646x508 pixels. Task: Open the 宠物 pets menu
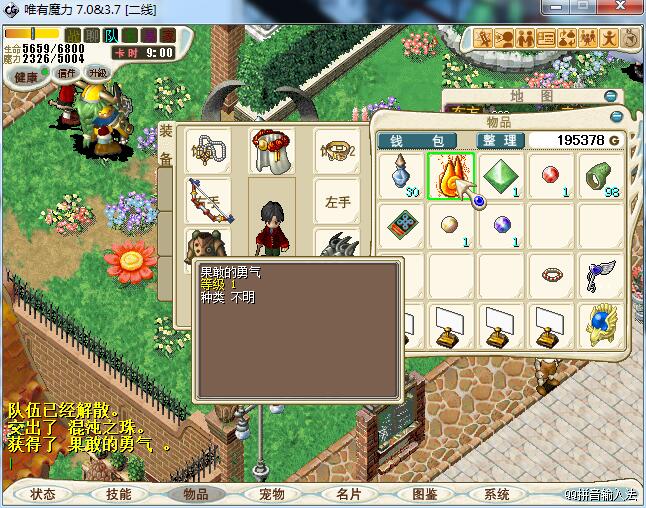coord(272,494)
